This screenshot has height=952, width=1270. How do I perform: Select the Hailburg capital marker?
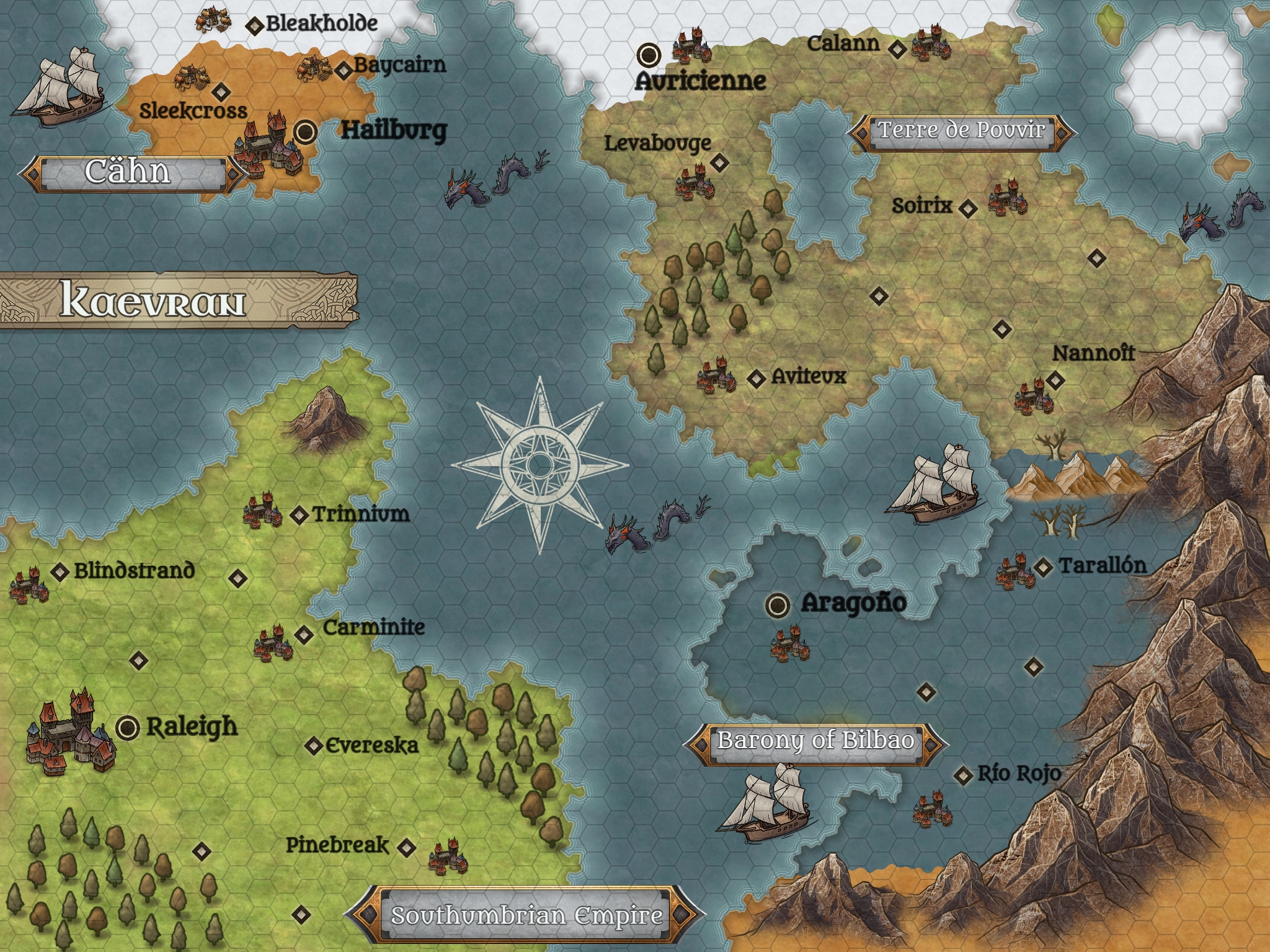(304, 131)
